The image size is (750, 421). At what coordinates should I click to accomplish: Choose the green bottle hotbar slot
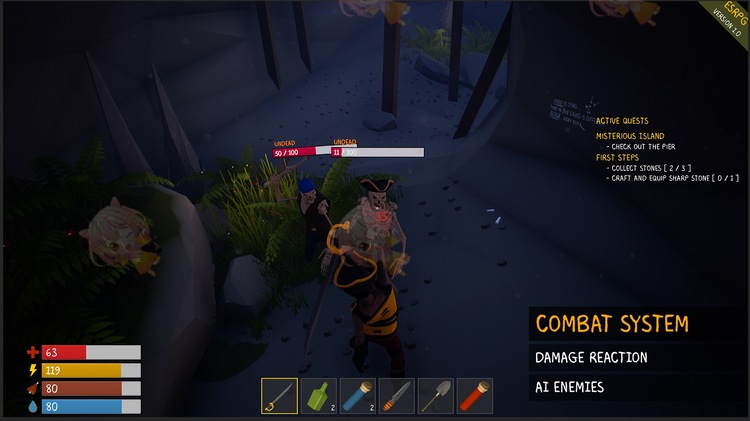click(319, 395)
